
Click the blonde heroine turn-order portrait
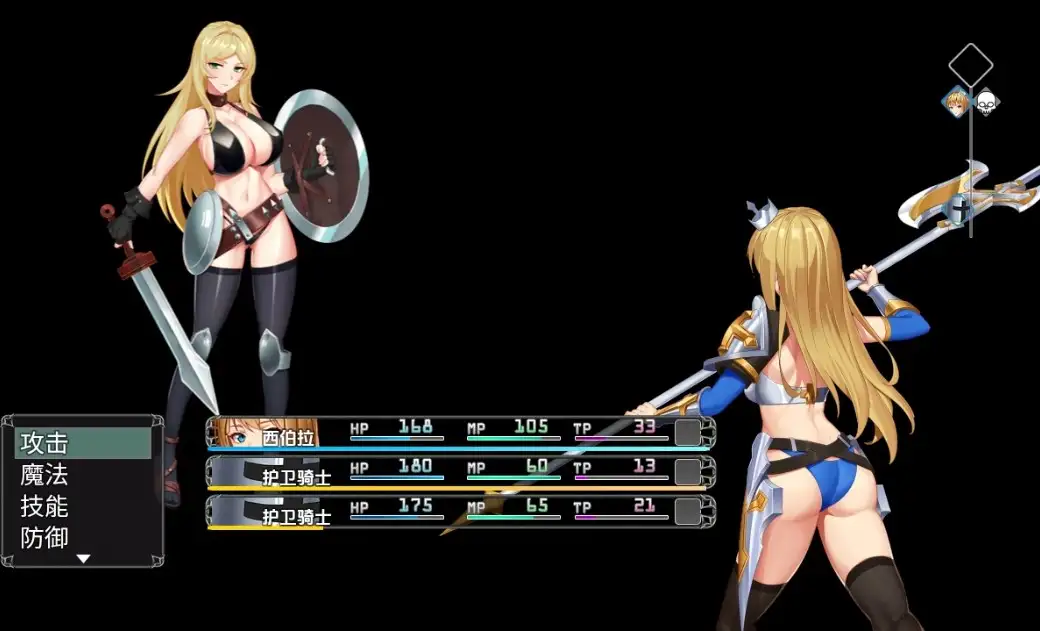point(957,101)
